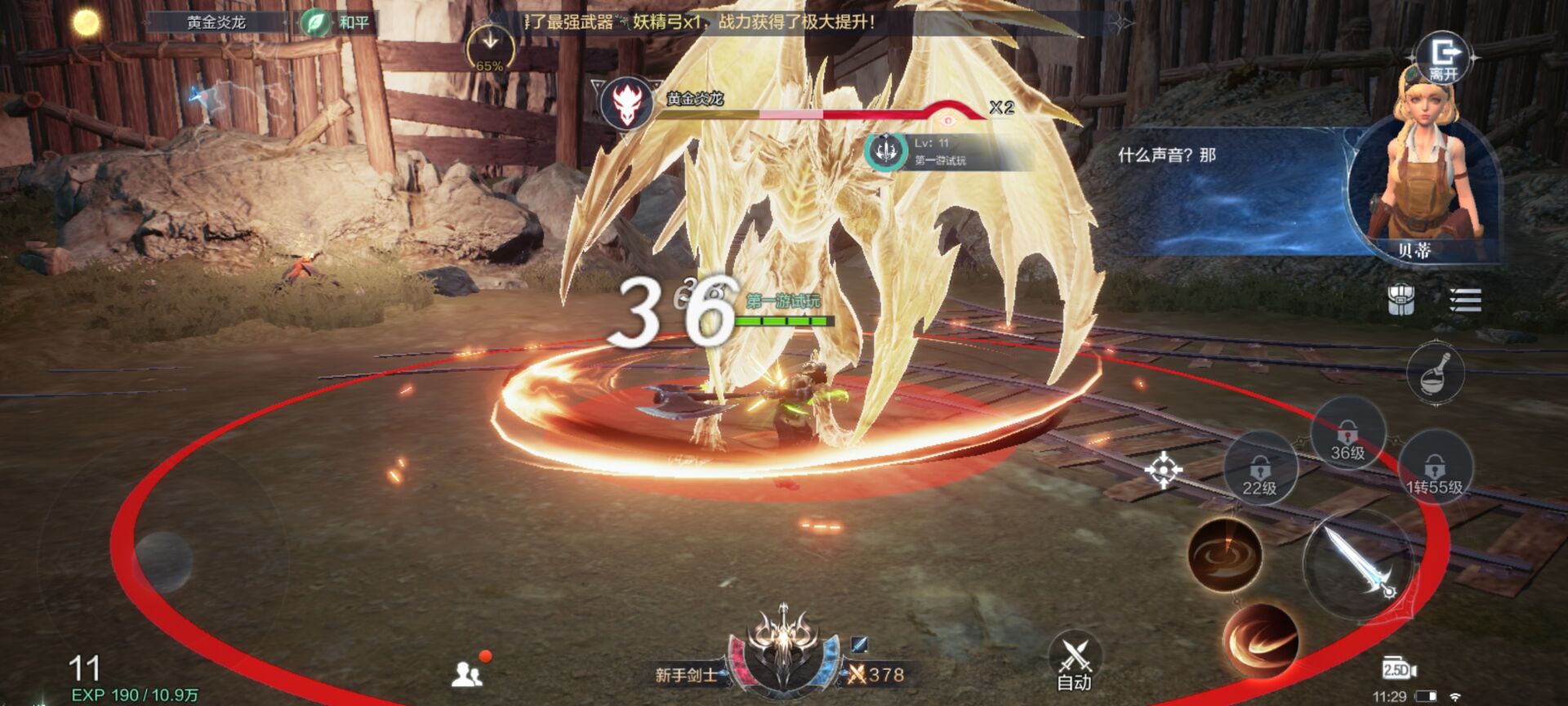Viewport: 1568px width, 706px height.
Task: Open the friends social icon
Action: (x=468, y=672)
